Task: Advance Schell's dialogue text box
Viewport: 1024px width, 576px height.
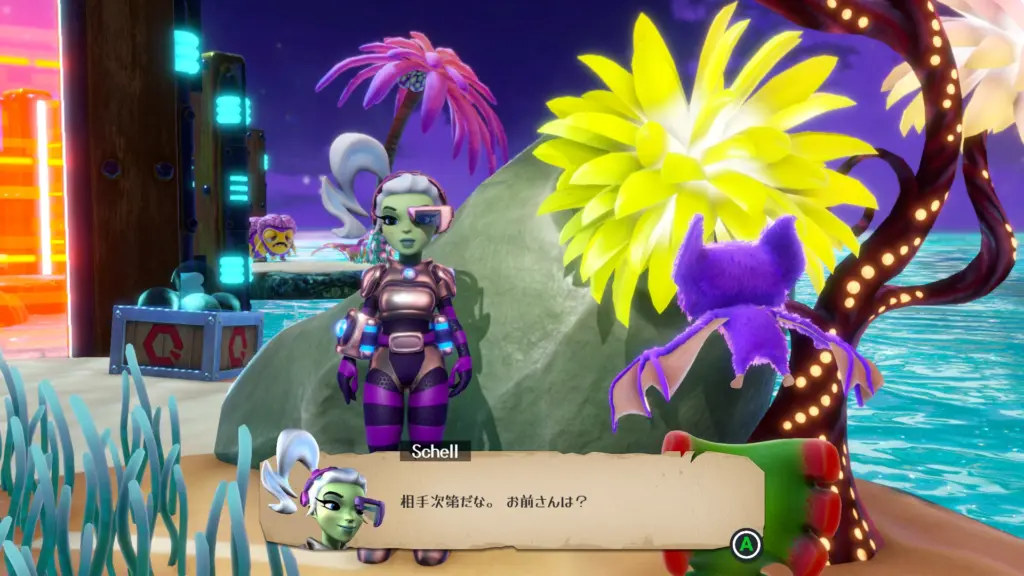Action: click(745, 545)
